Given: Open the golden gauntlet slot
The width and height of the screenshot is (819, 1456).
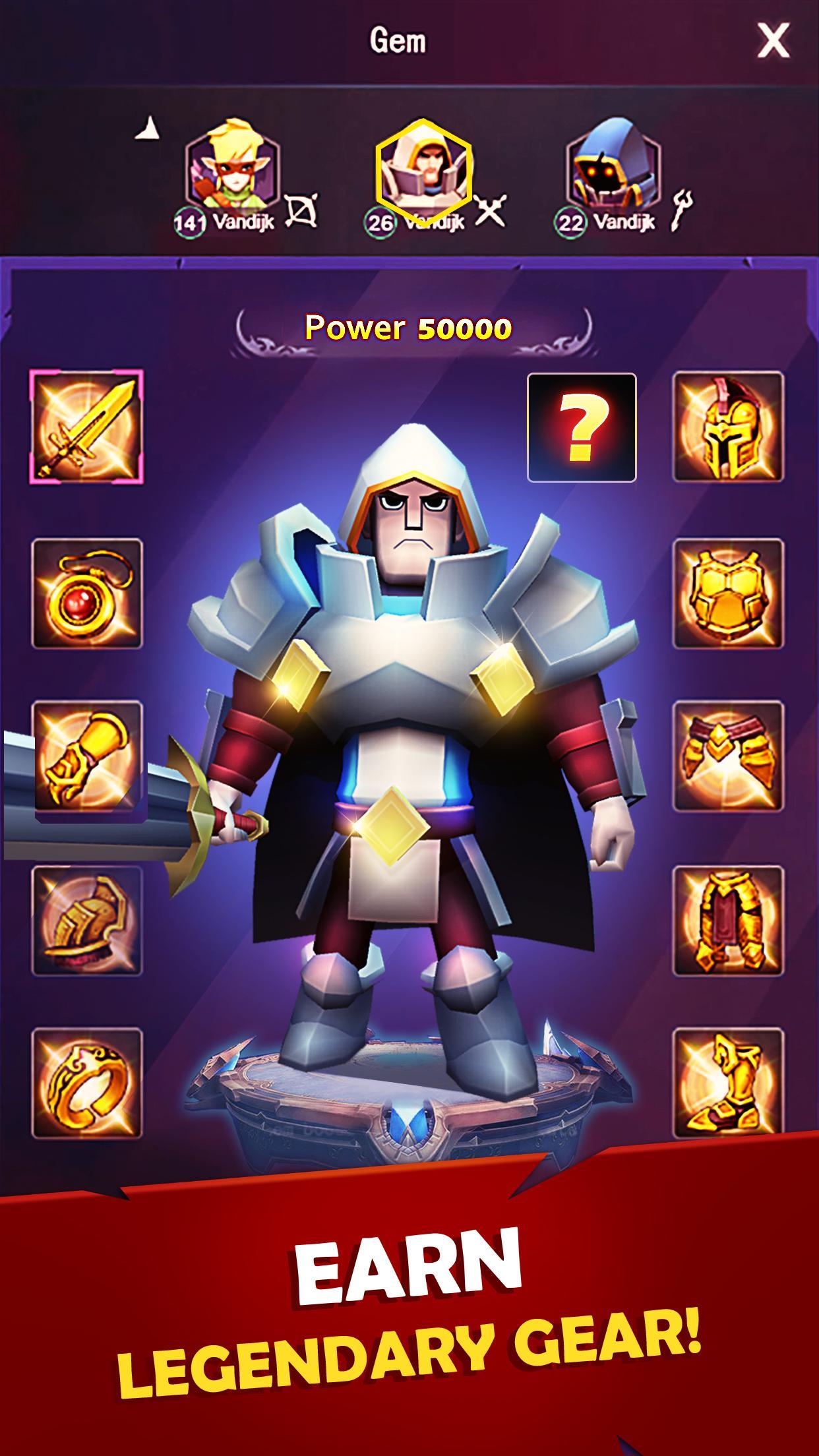Looking at the screenshot, I should [x=87, y=755].
